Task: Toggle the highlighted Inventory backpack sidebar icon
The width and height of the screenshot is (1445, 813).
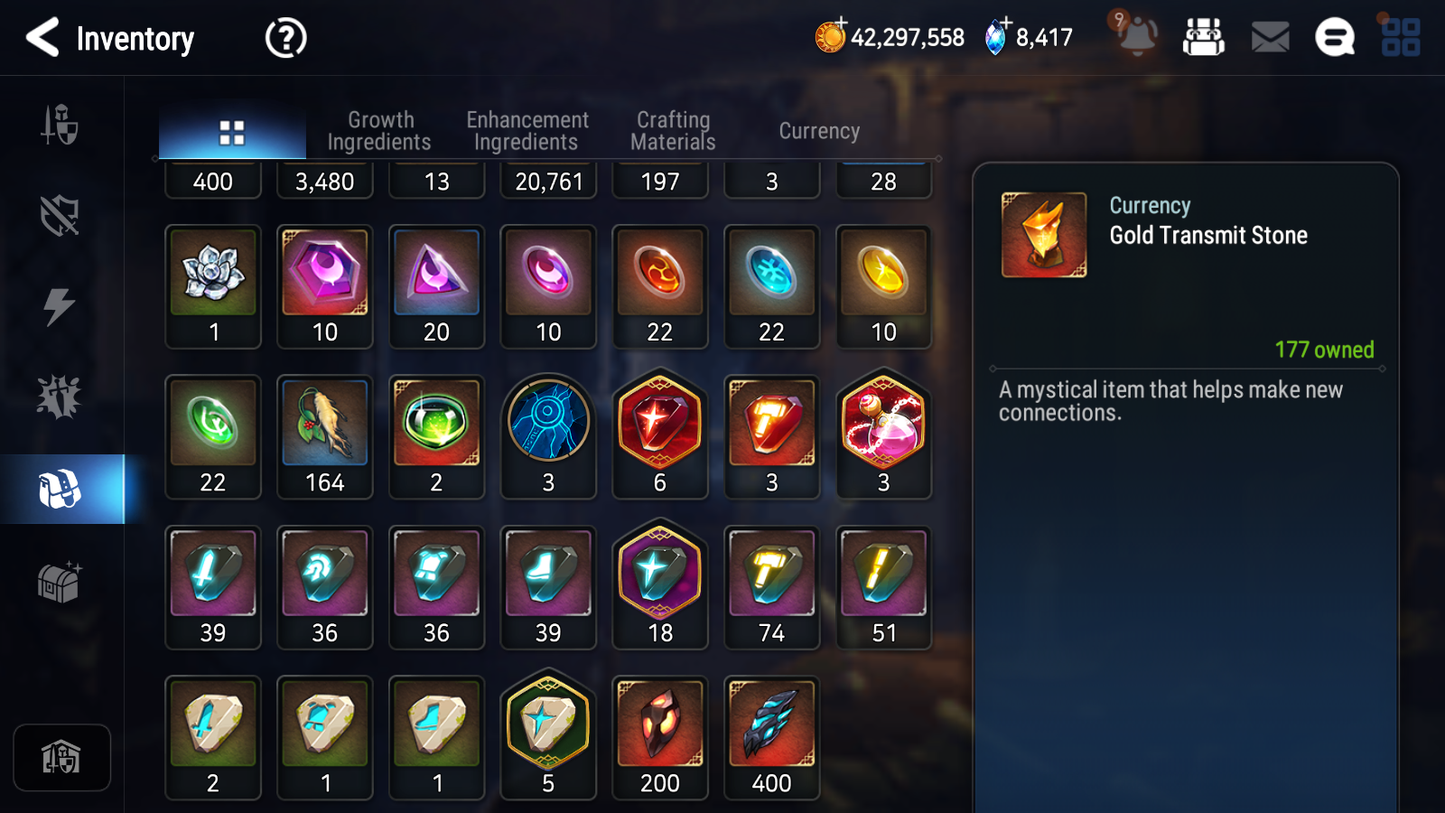Action: (62, 488)
